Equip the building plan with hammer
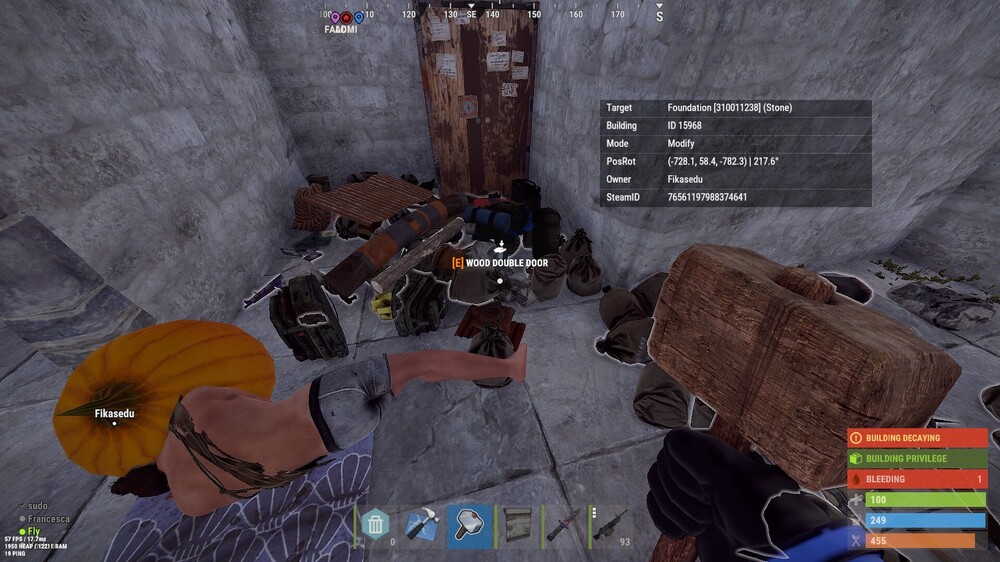 [421, 524]
